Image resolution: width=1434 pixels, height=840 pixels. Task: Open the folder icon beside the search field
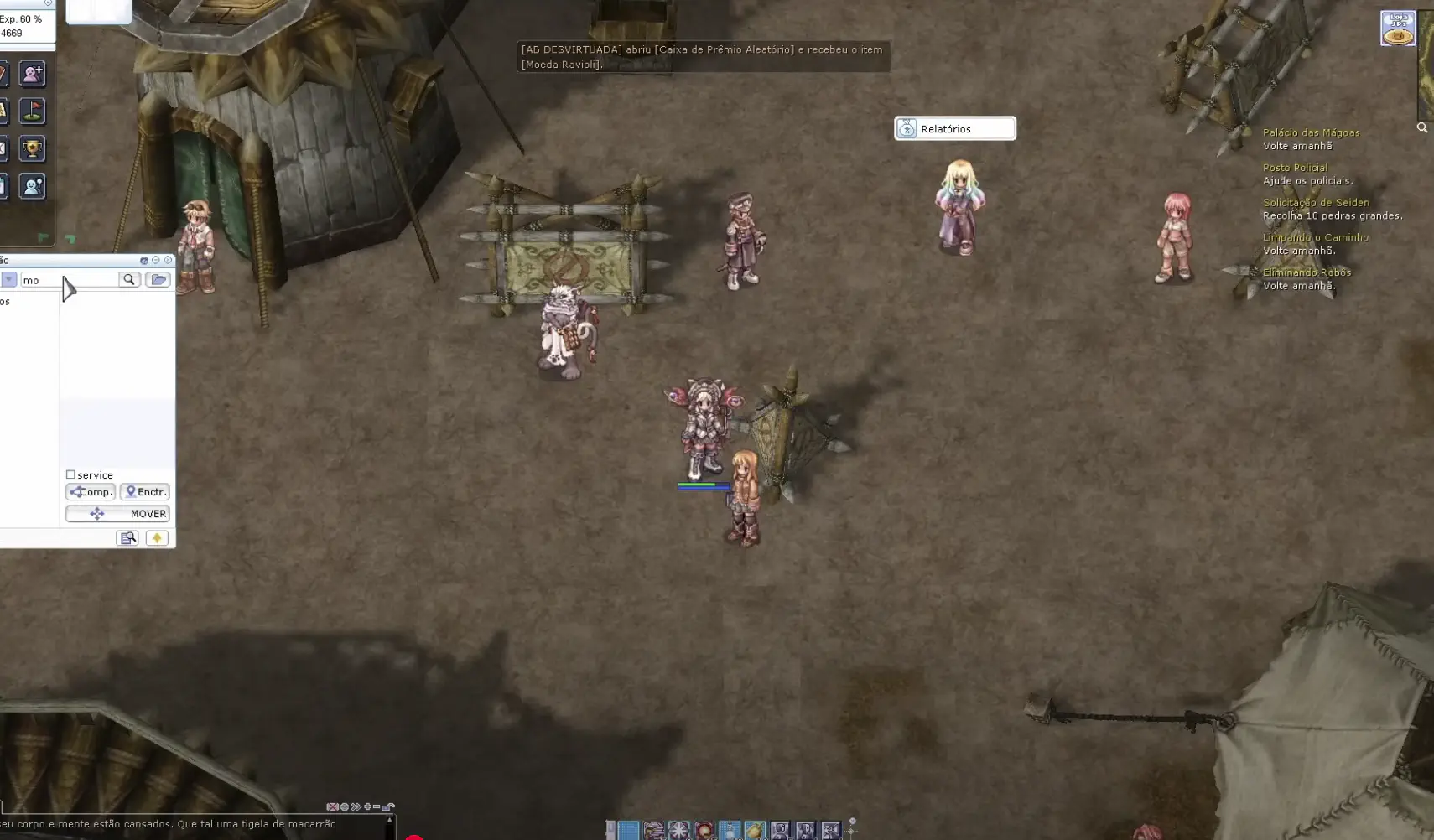pyautogui.click(x=158, y=279)
